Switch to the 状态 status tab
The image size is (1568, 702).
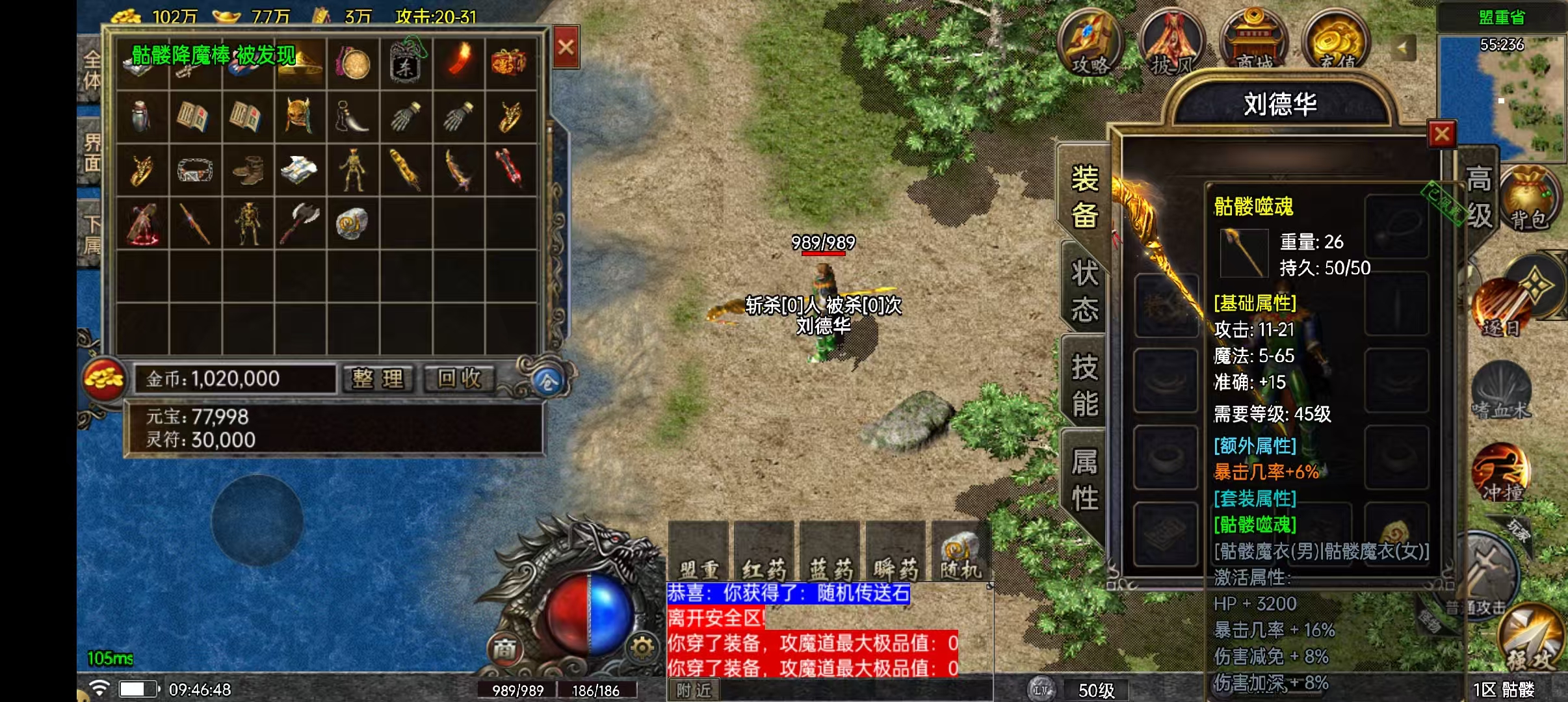1084,291
